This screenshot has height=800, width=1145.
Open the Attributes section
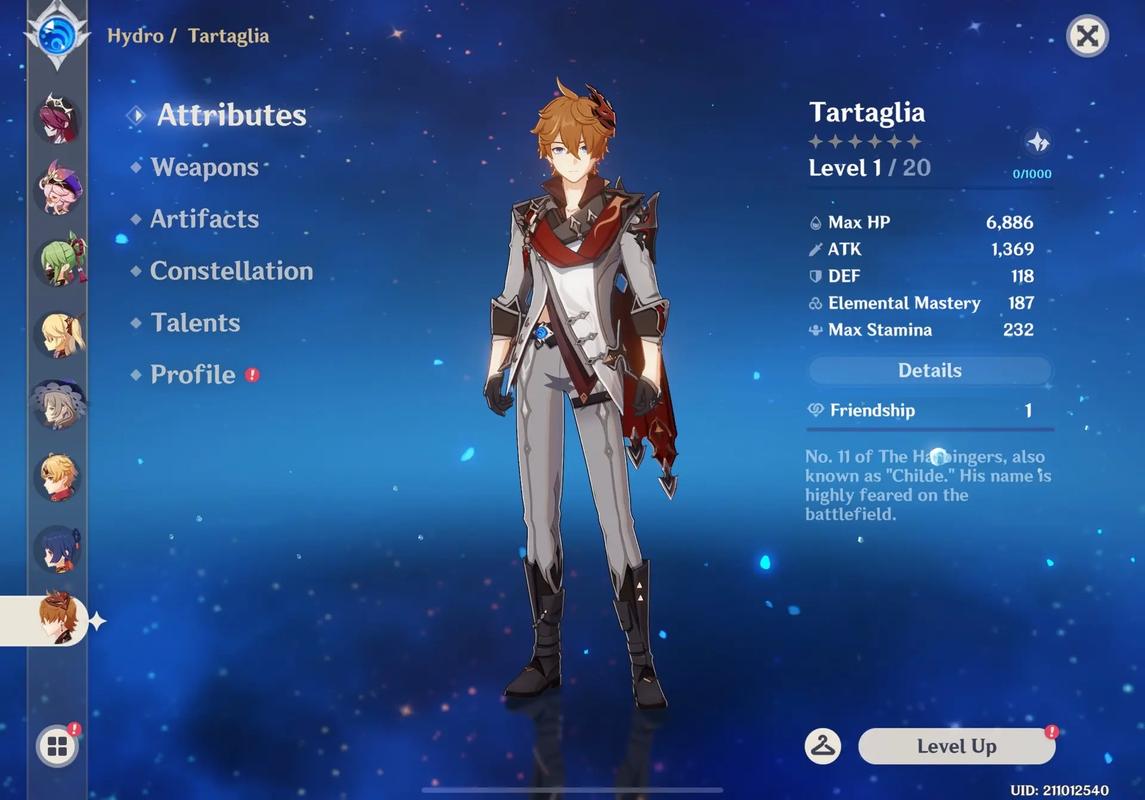[230, 115]
